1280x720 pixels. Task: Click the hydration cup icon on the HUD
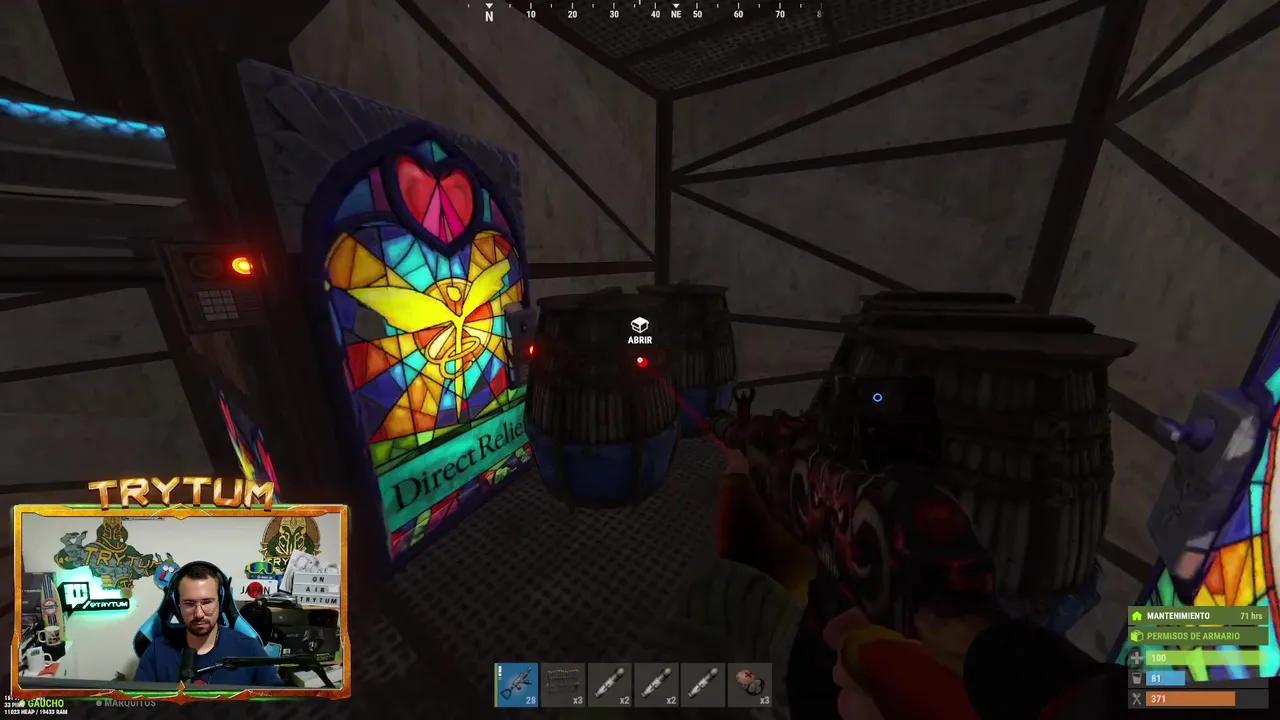pos(1135,677)
